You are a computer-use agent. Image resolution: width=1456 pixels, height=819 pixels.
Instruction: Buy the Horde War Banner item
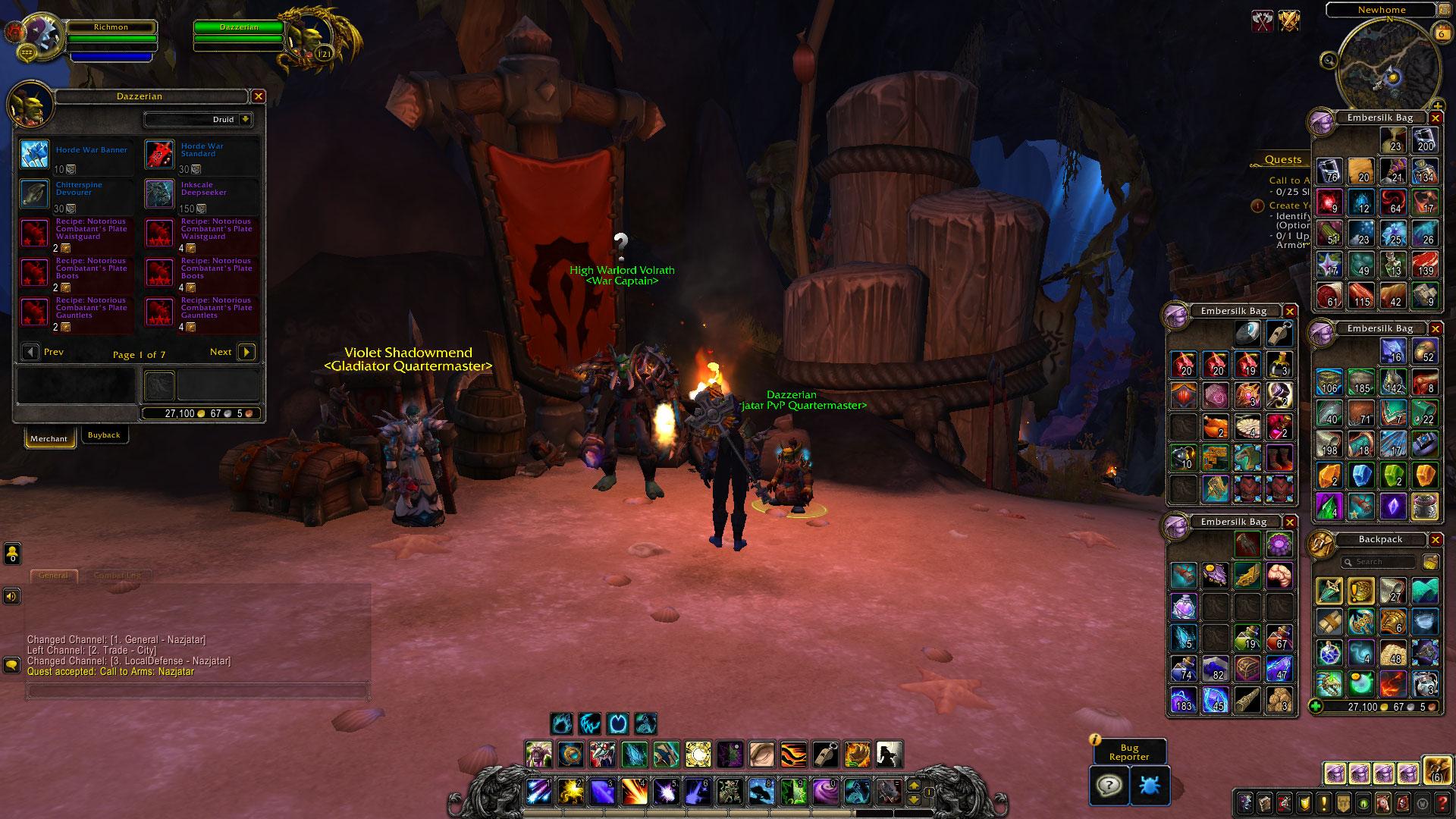click(34, 154)
